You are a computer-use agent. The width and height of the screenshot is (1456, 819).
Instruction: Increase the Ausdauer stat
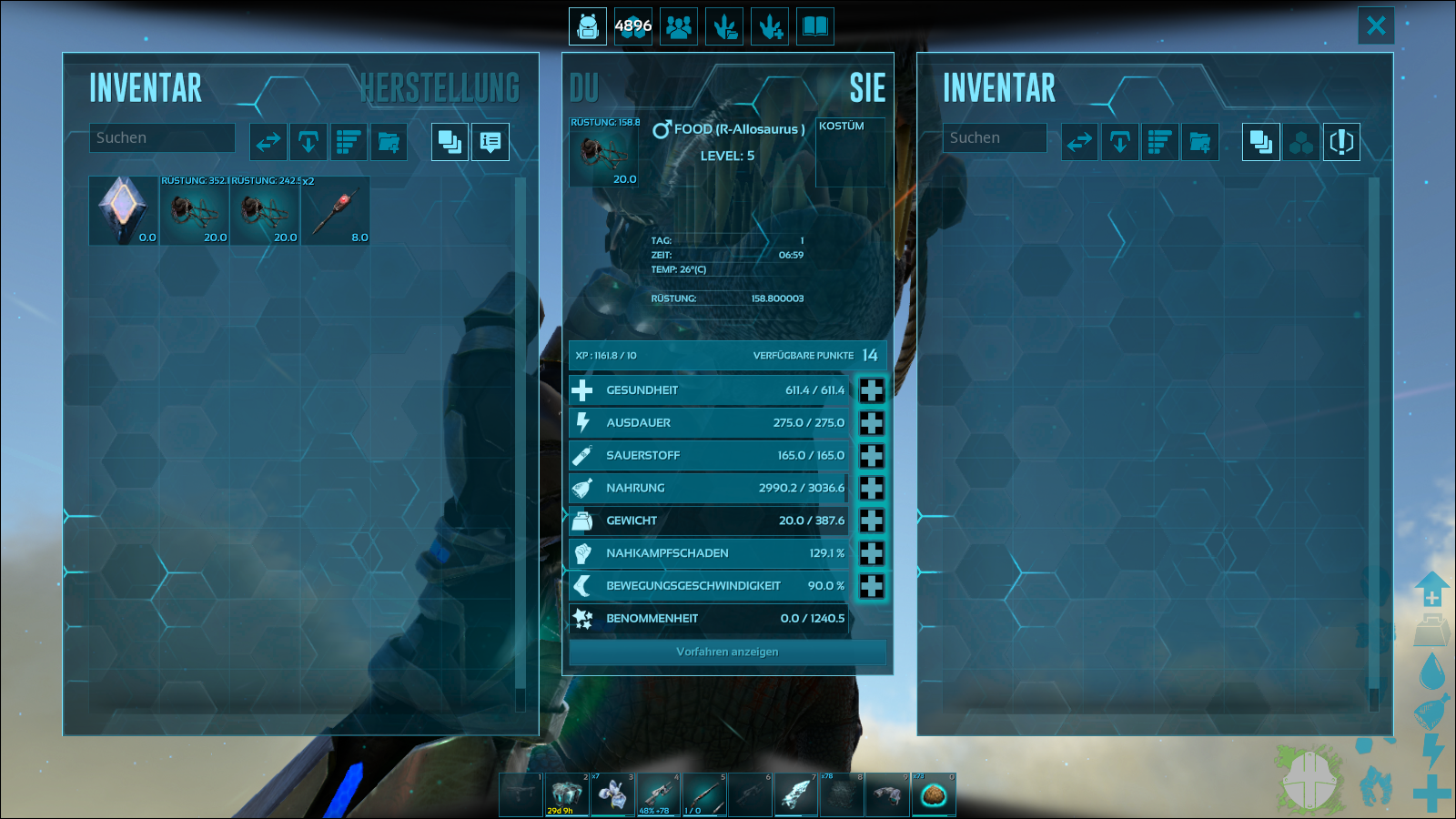pos(871,423)
